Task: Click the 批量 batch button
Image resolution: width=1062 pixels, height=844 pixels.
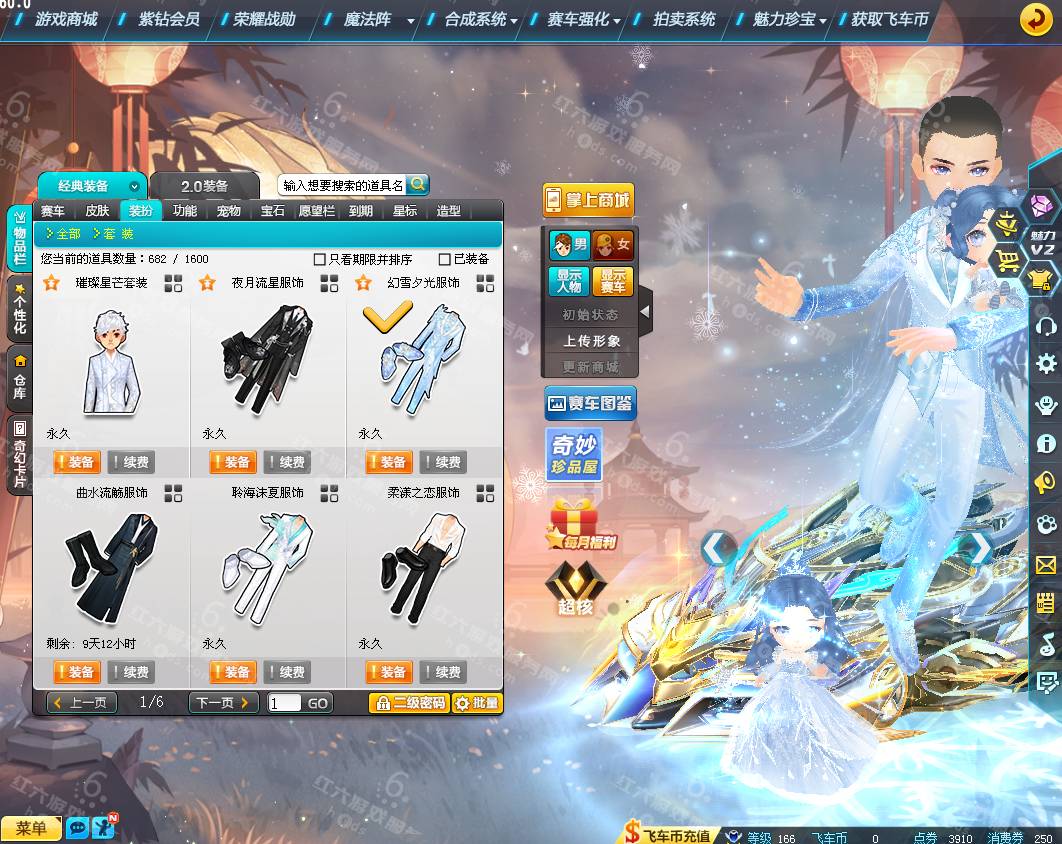Action: point(477,703)
